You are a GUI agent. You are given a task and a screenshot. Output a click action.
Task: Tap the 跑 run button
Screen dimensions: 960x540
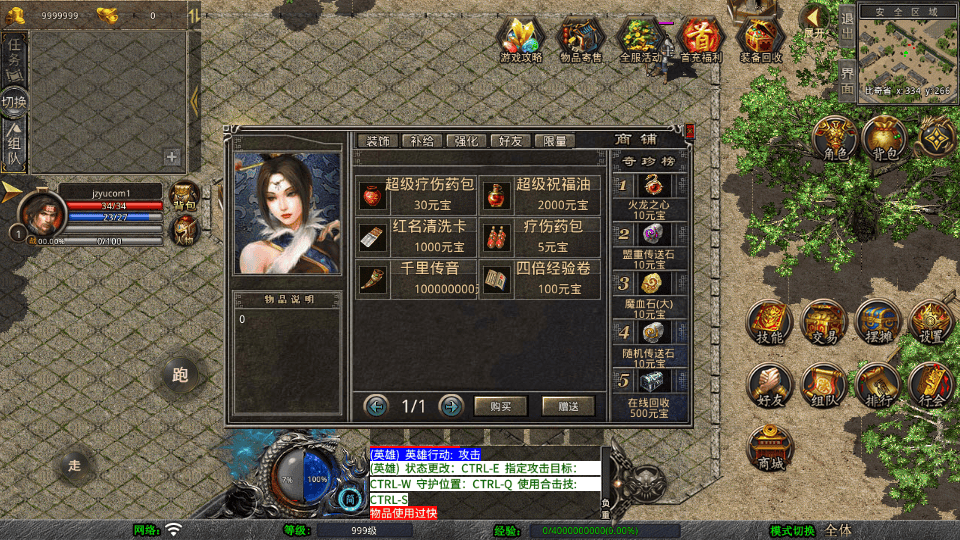(x=180, y=375)
